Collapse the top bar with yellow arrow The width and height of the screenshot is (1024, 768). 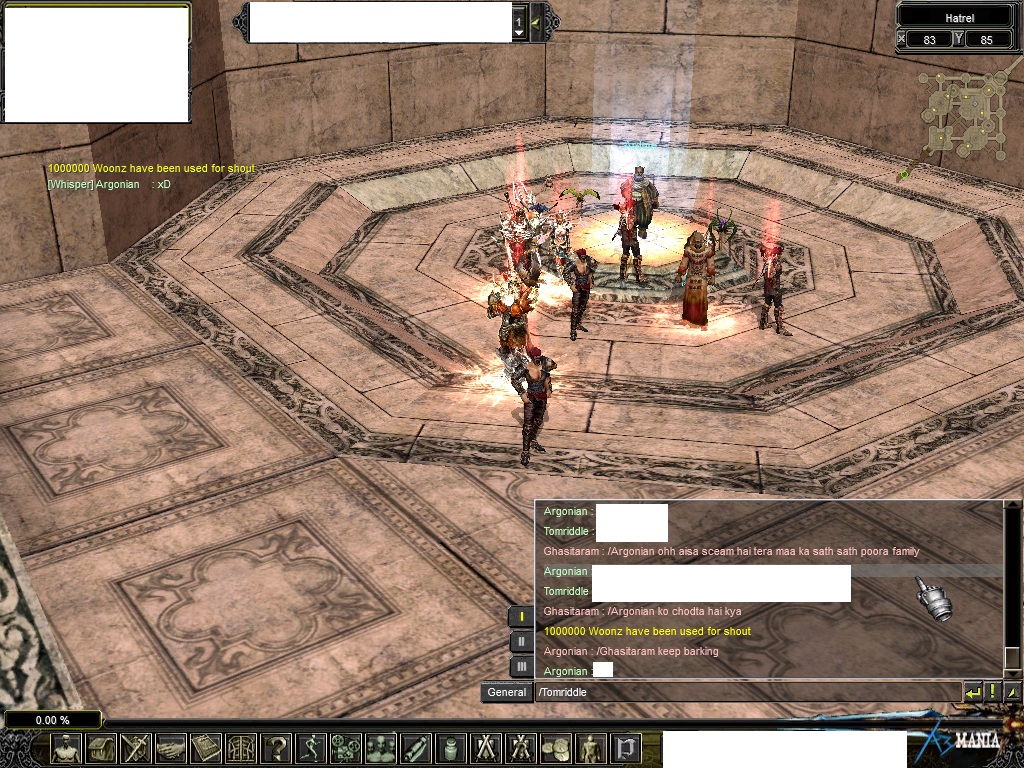click(536, 22)
